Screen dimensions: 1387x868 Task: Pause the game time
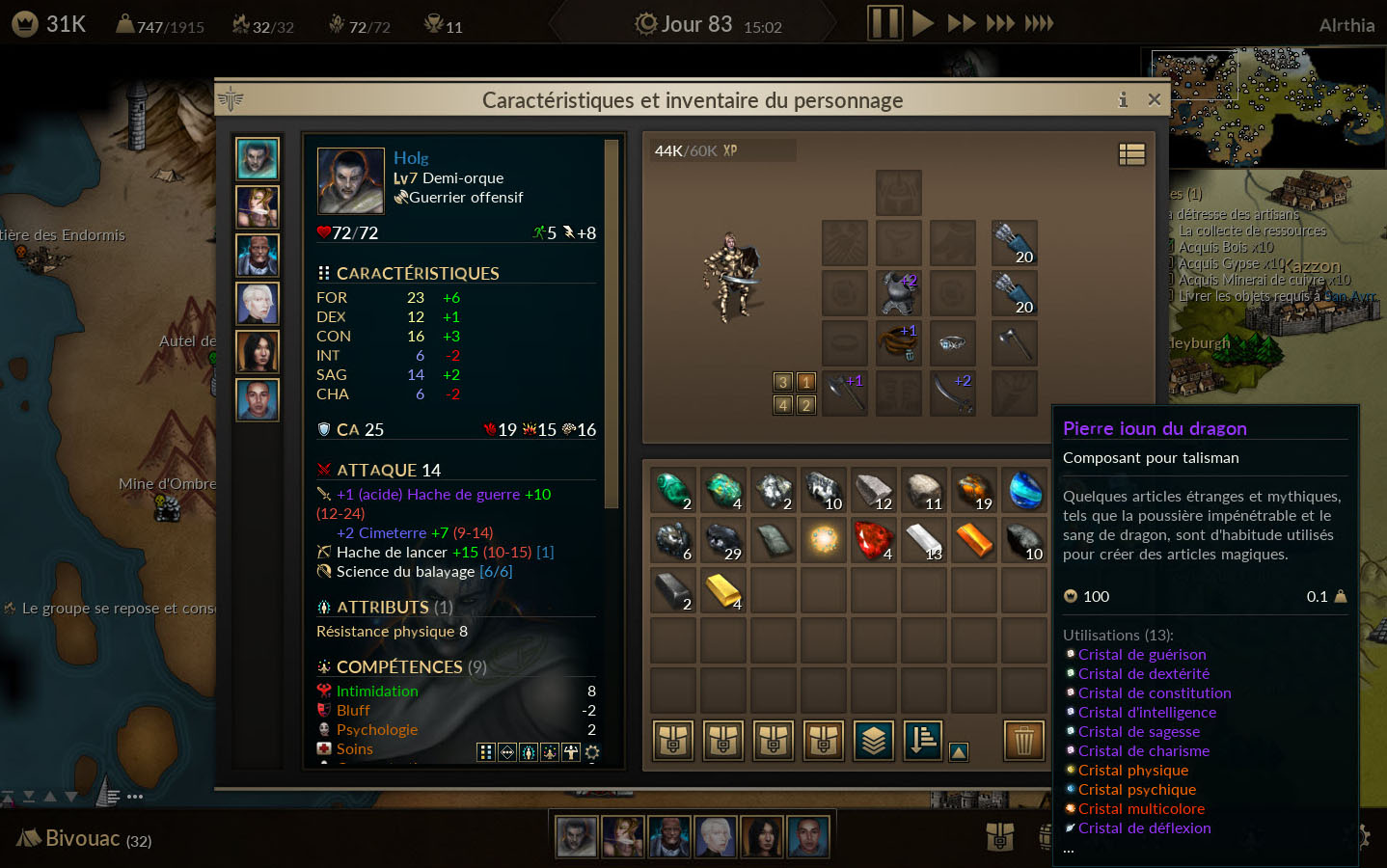(884, 23)
